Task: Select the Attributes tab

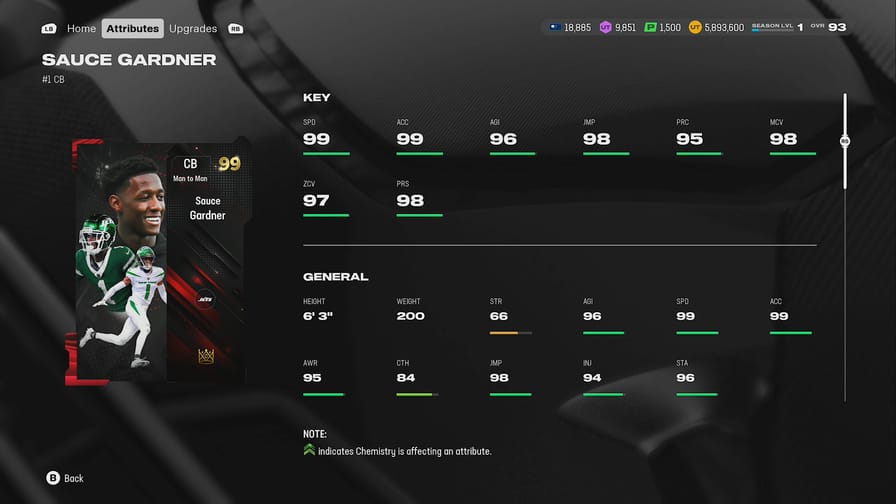Action: 132,28
